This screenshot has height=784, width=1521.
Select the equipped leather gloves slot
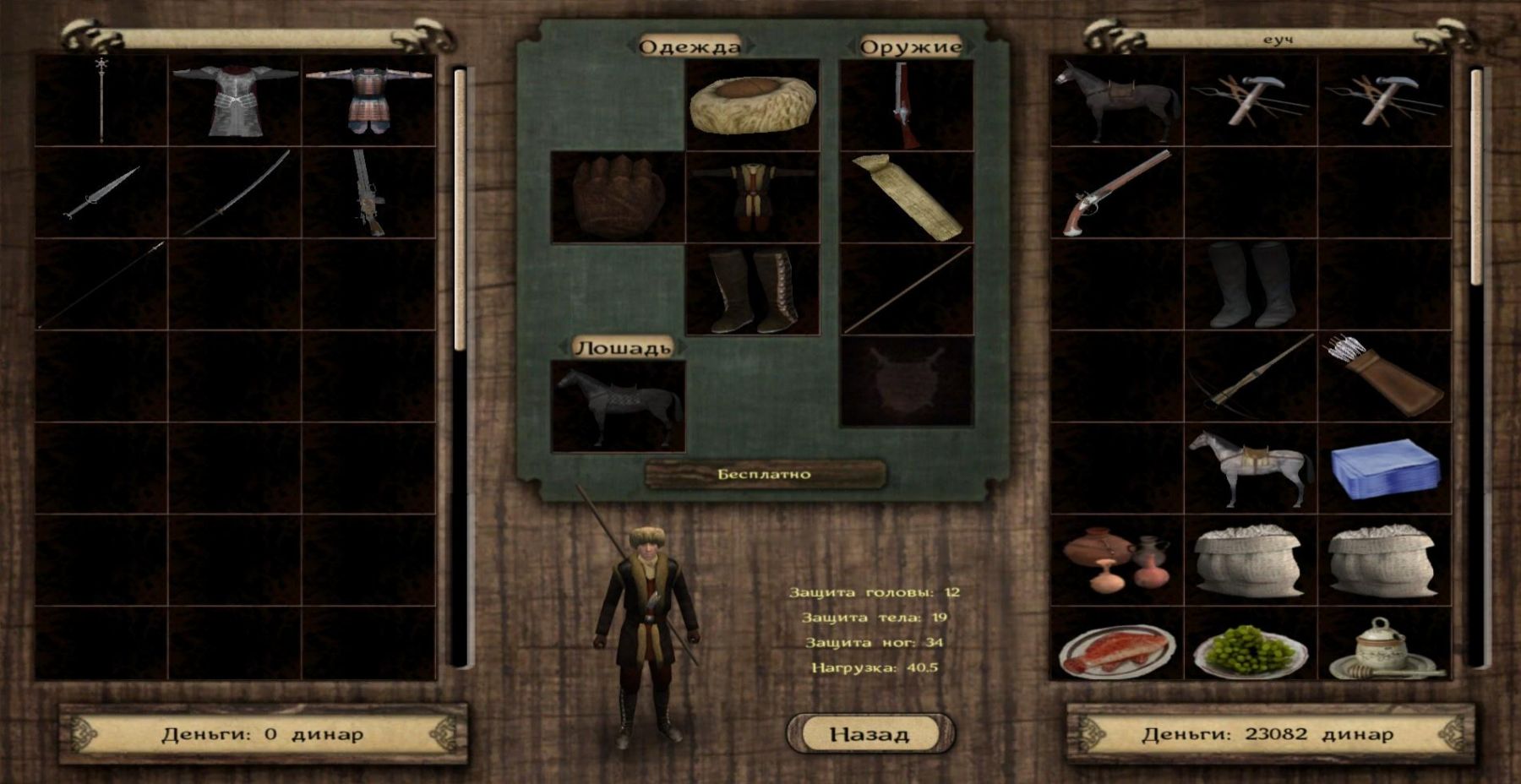pyautogui.click(x=617, y=197)
